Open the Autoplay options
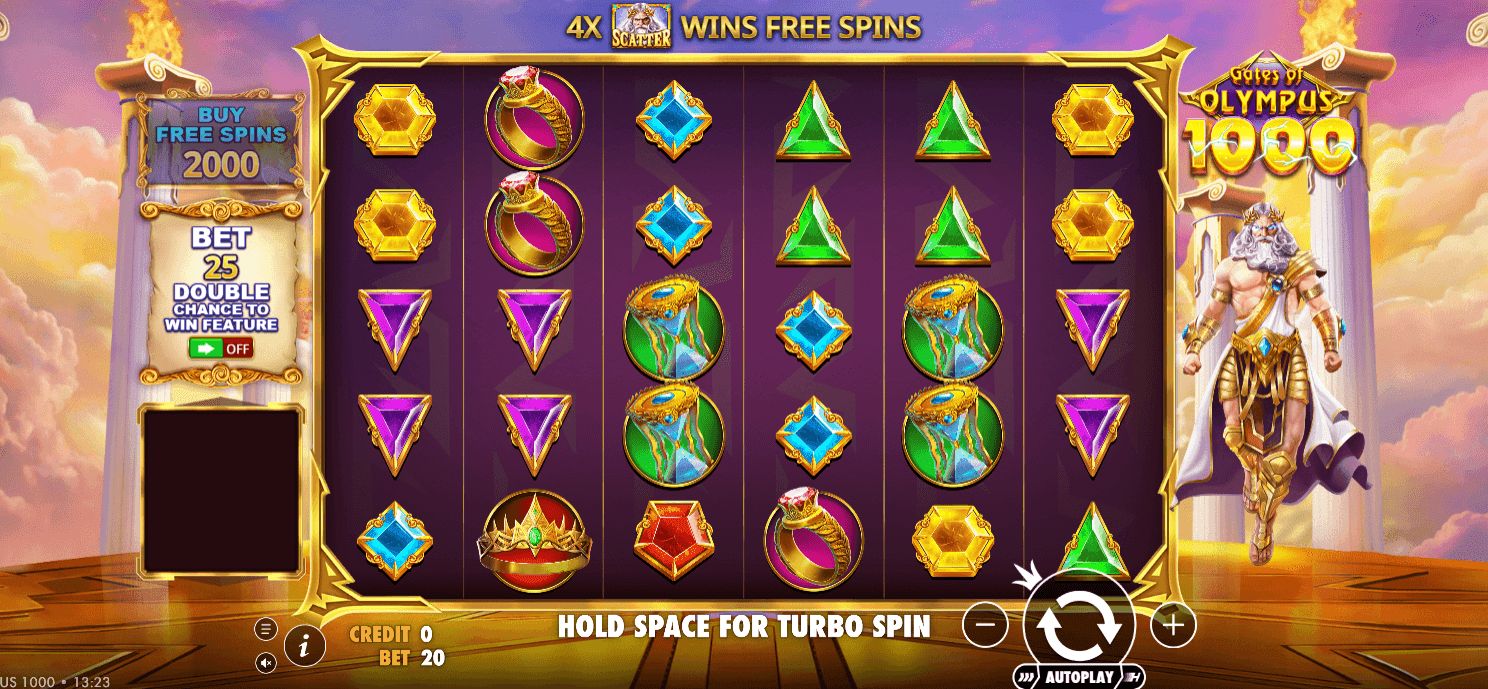Viewport: 1488px width, 689px height. (1078, 677)
